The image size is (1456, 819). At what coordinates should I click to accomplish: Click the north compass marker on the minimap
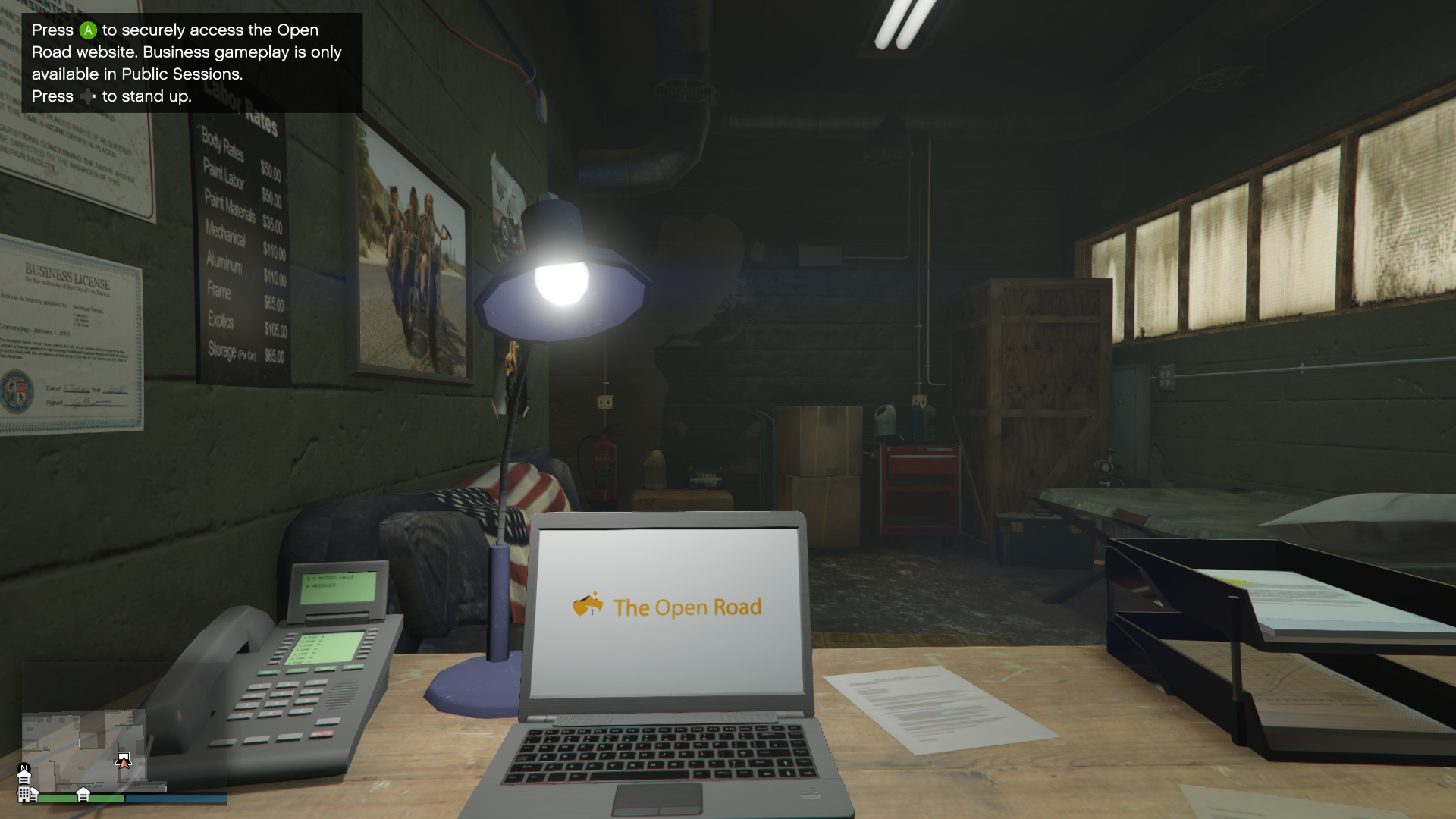point(24,768)
